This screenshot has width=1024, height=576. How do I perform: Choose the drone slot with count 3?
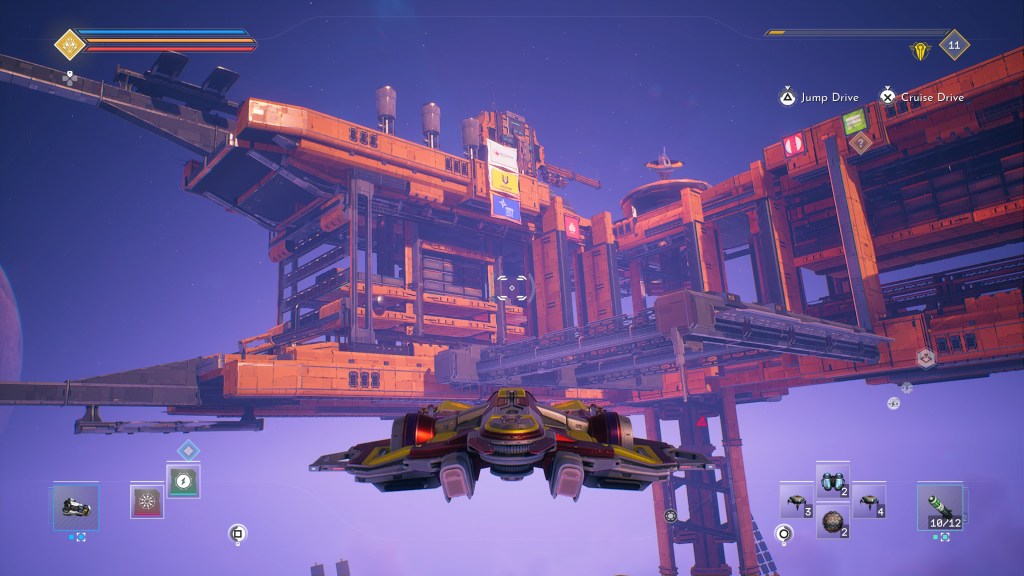tap(796, 501)
